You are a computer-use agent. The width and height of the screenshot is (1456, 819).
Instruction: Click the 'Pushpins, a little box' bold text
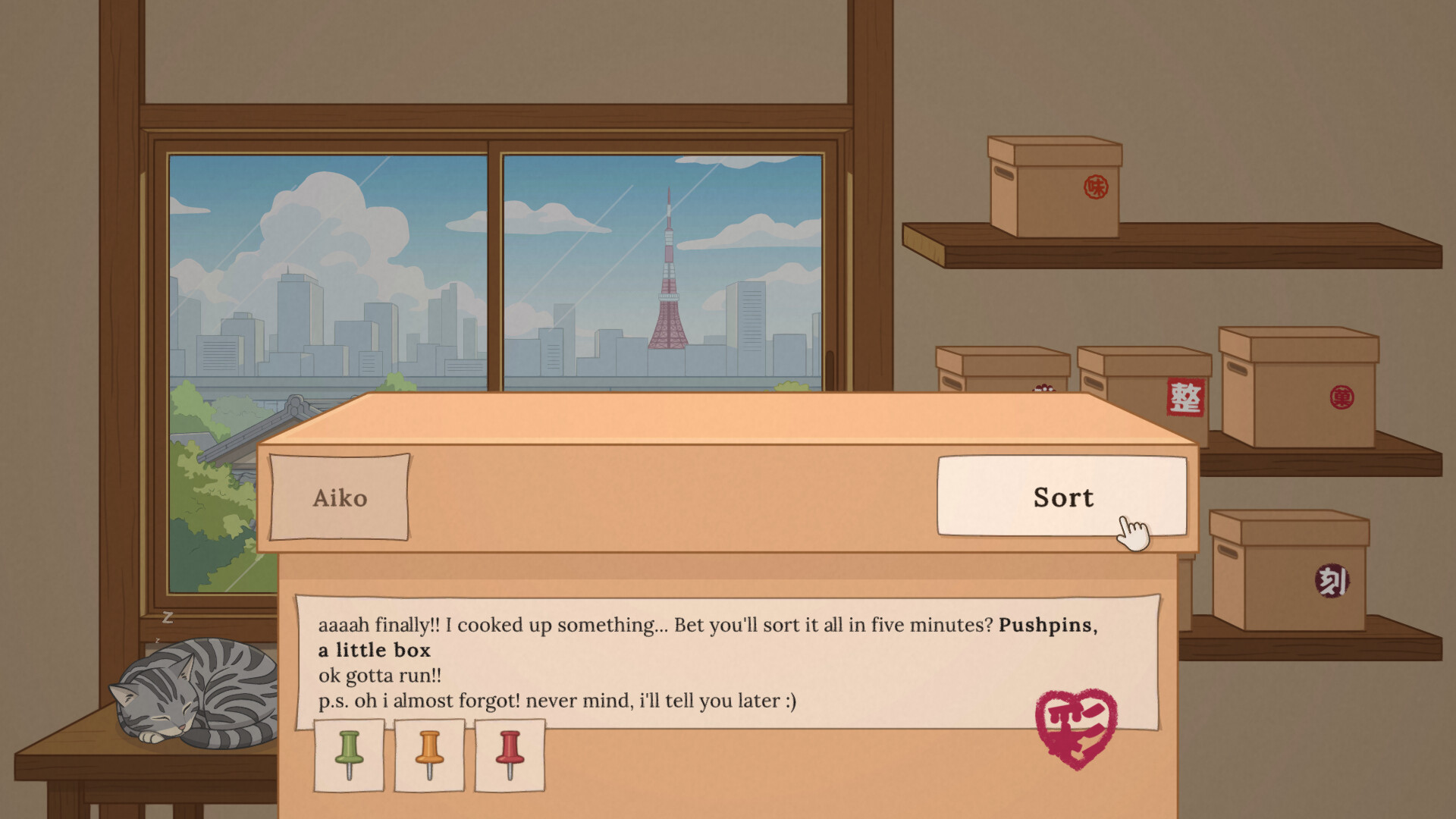coord(375,650)
